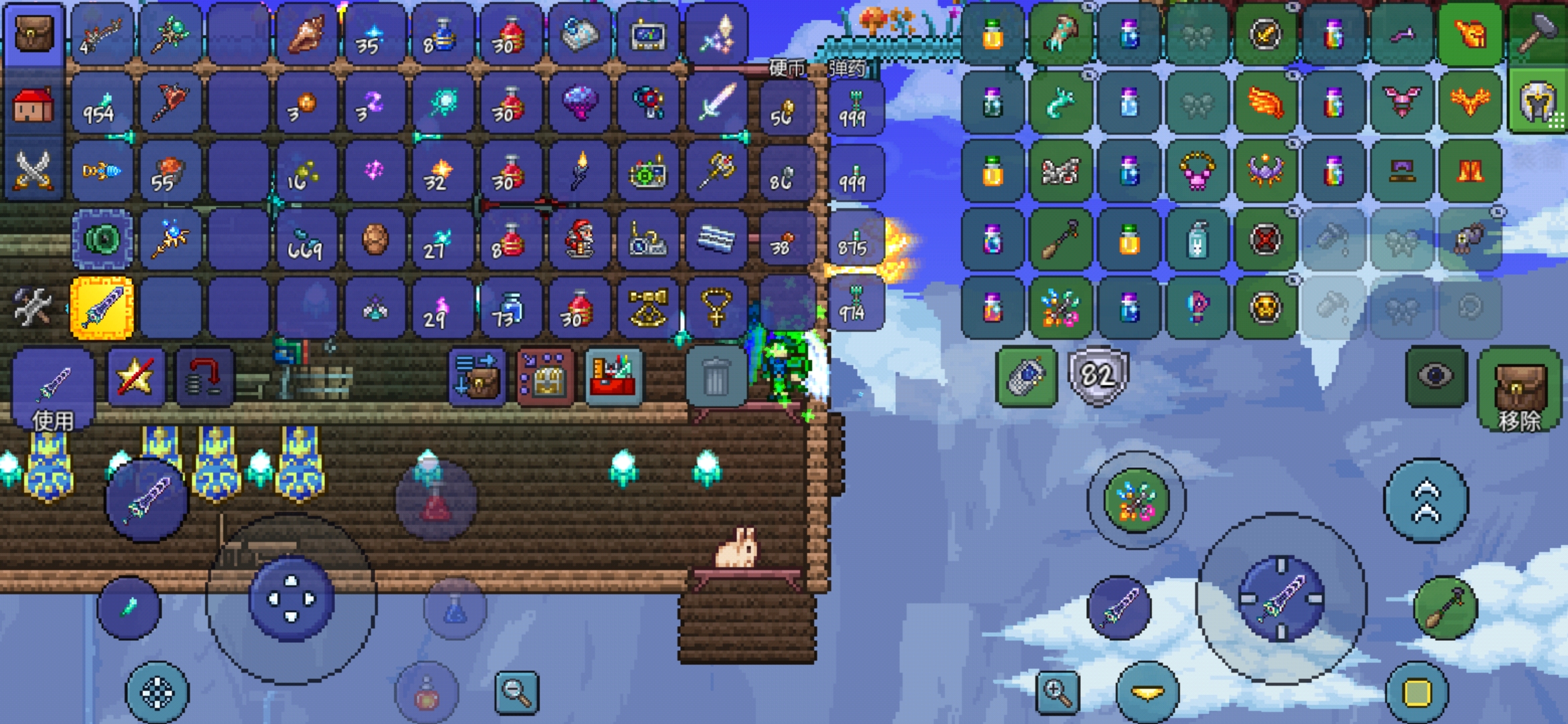Toggle the favorite star button
This screenshot has height=724, width=1568.
click(x=136, y=377)
